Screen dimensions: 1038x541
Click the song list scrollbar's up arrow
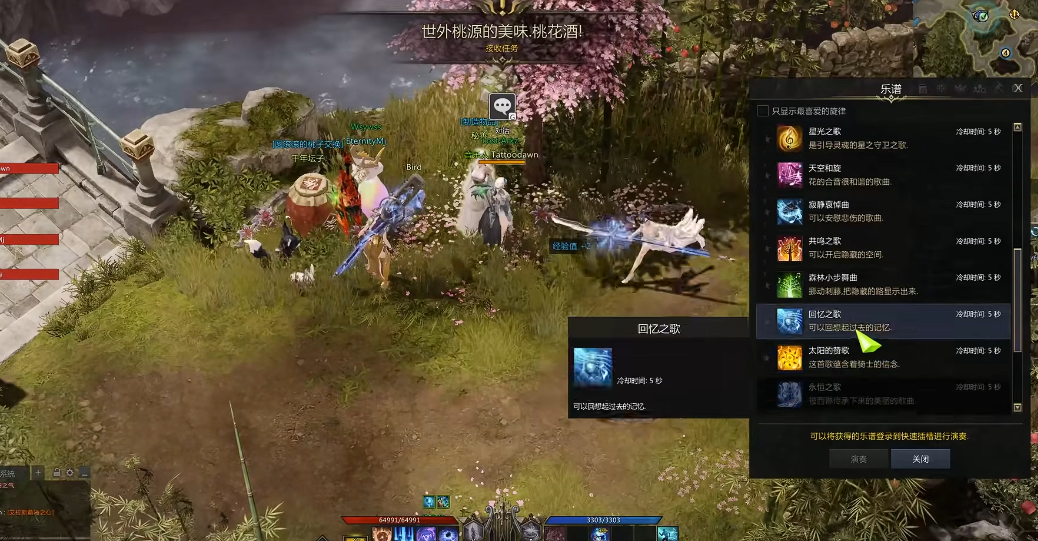(1018, 128)
